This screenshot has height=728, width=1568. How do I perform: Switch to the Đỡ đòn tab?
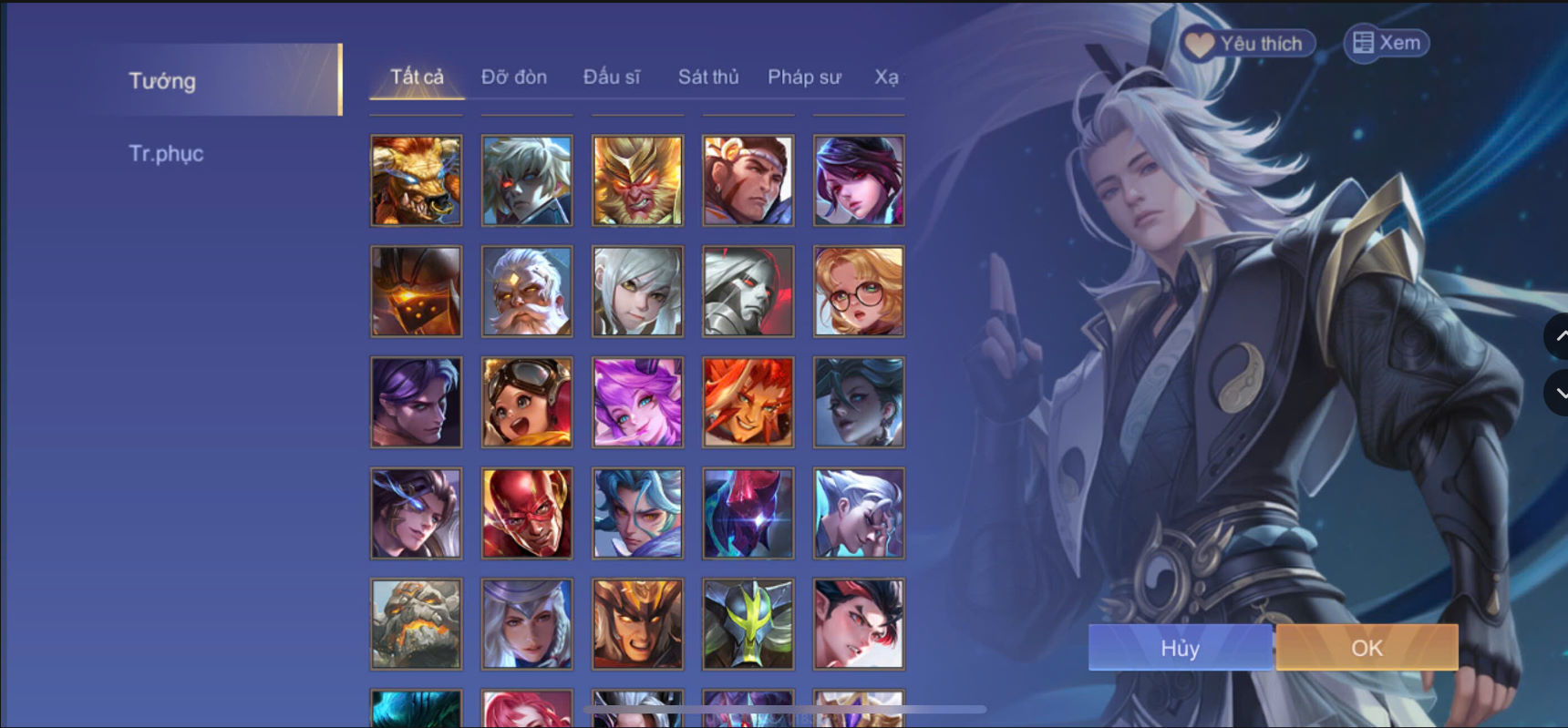(514, 77)
